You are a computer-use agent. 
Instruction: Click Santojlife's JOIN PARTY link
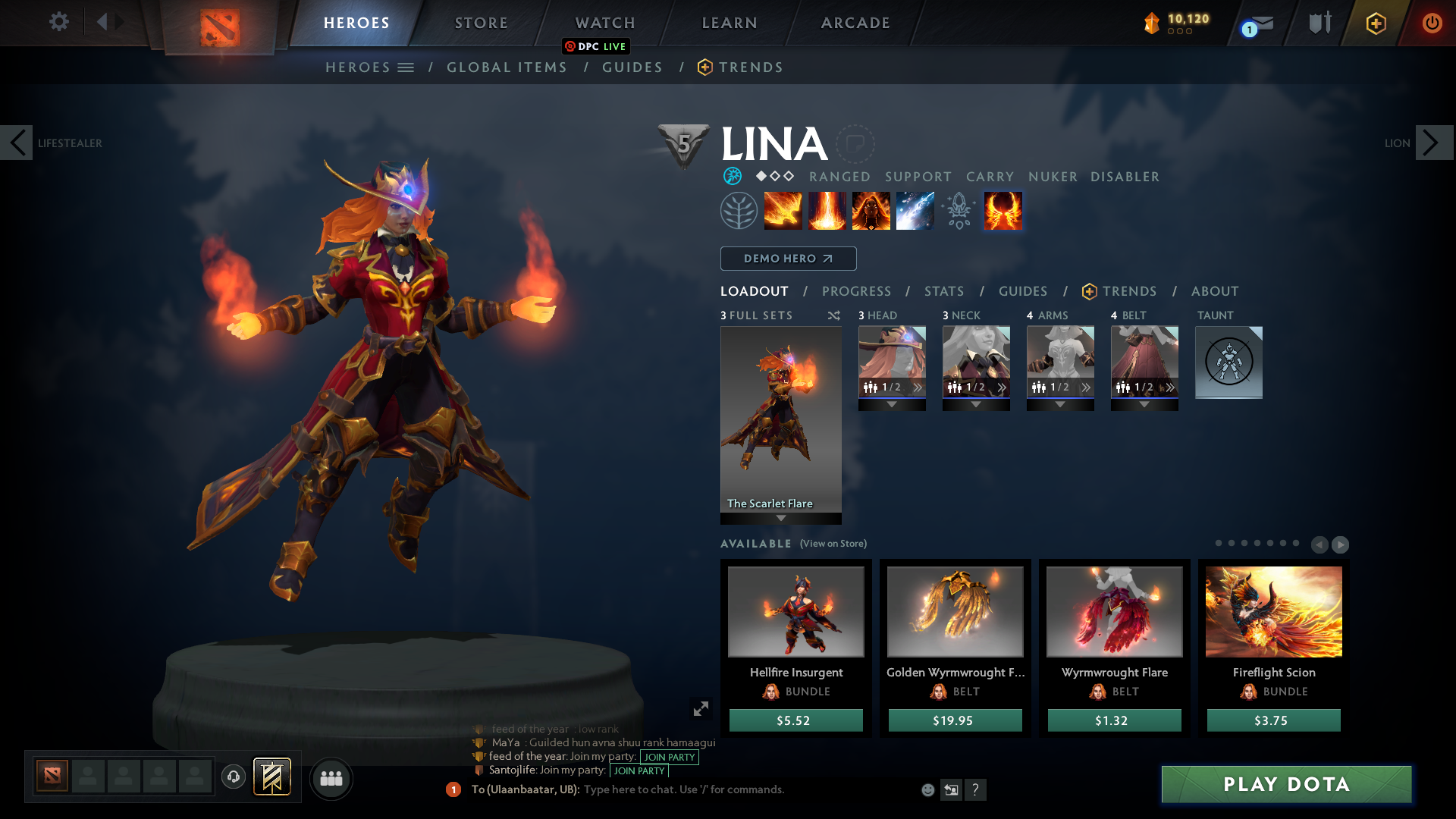click(638, 771)
